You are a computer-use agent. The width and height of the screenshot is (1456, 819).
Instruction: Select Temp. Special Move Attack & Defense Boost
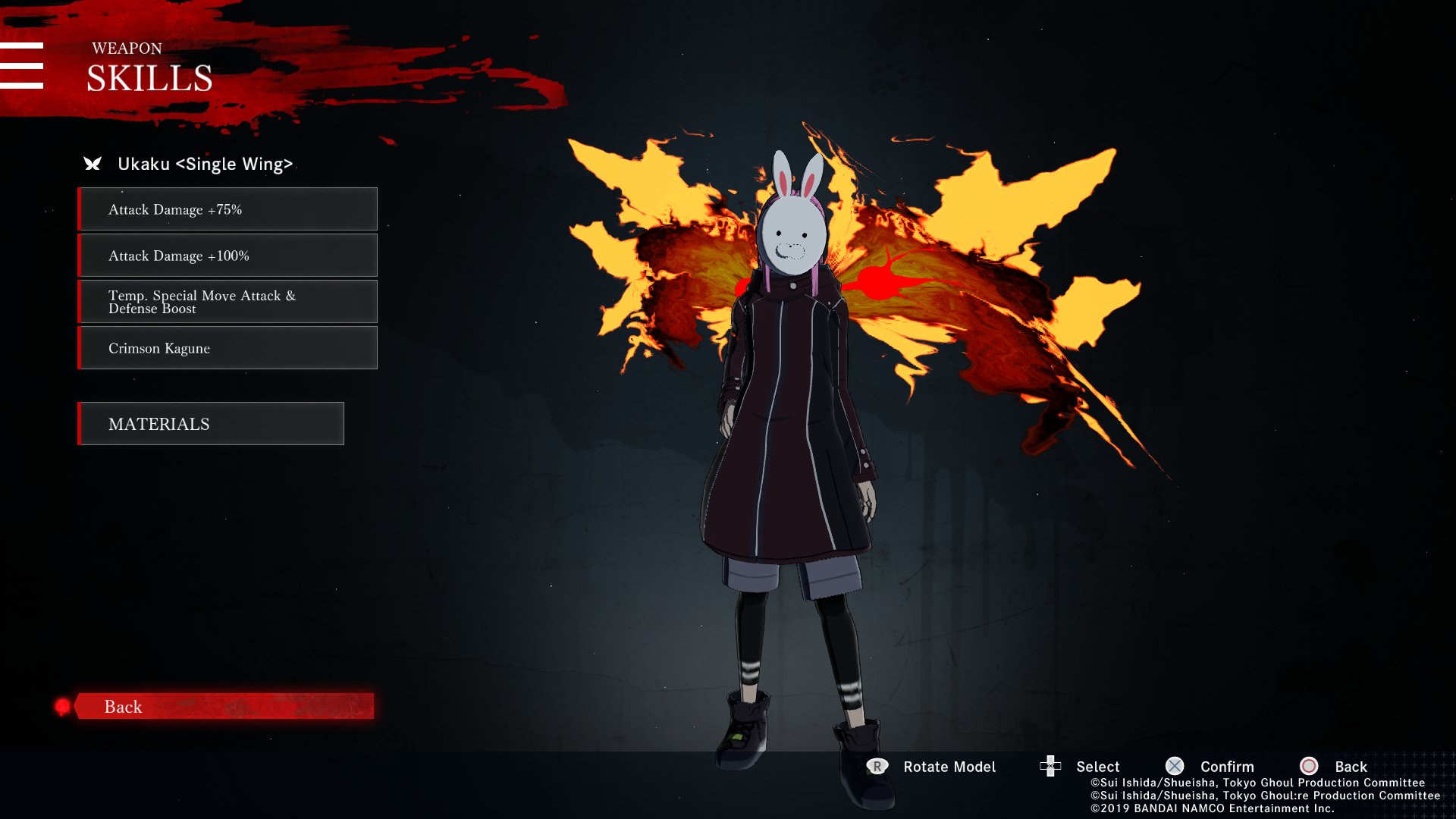tap(227, 302)
